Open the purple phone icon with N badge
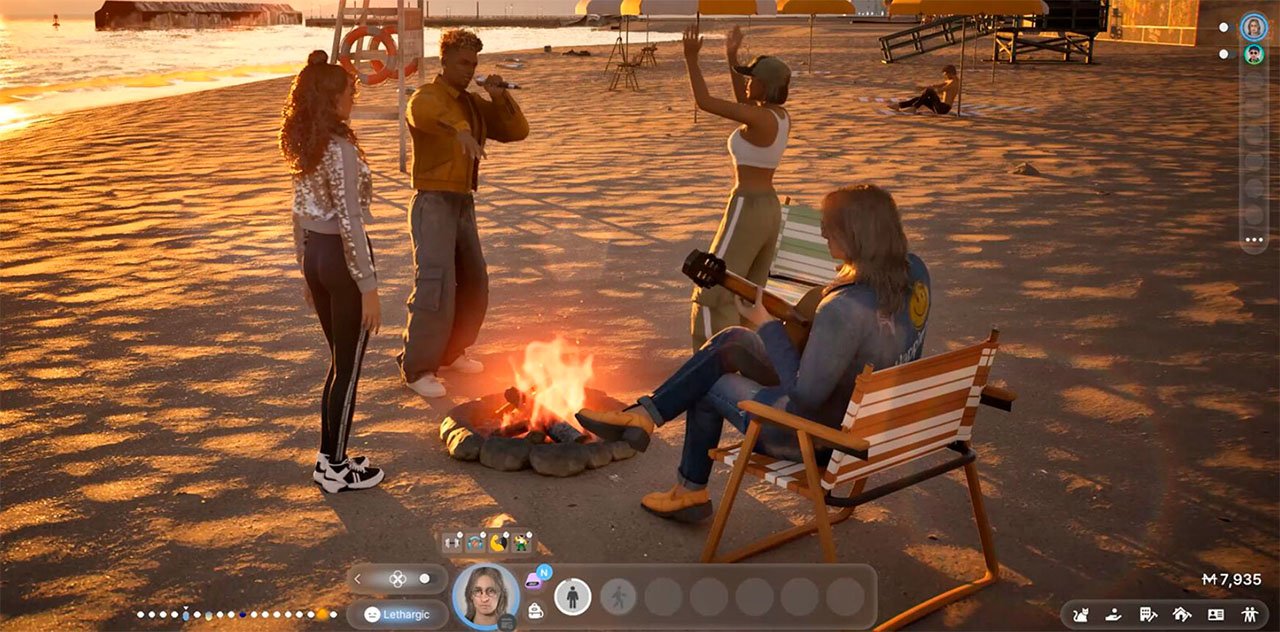The image size is (1280, 632). click(535, 581)
